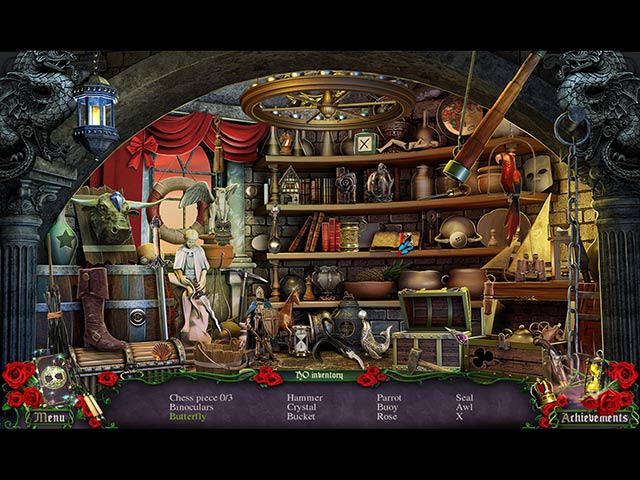Choose the Awl list entry
The image size is (640, 480).
click(465, 407)
